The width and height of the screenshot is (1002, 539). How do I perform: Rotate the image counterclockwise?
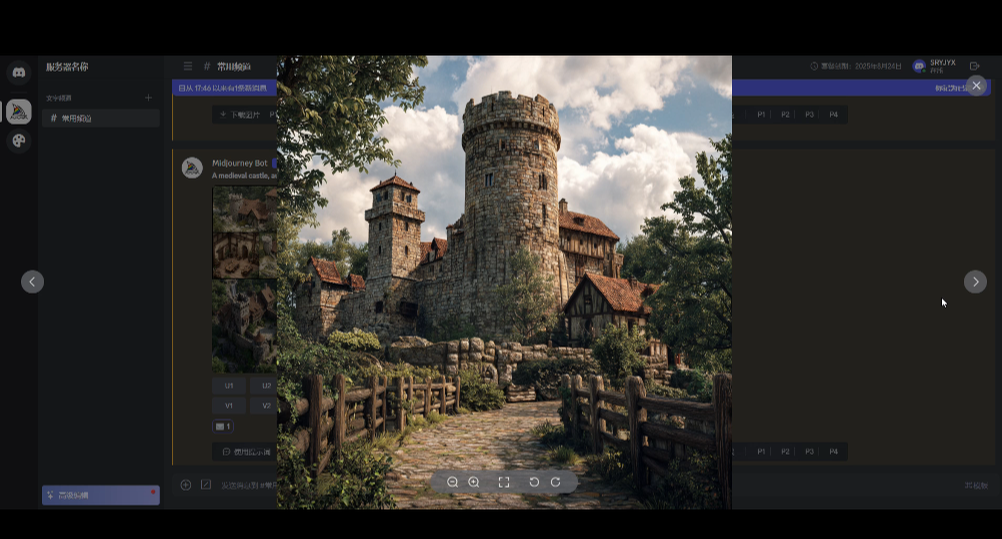(534, 482)
